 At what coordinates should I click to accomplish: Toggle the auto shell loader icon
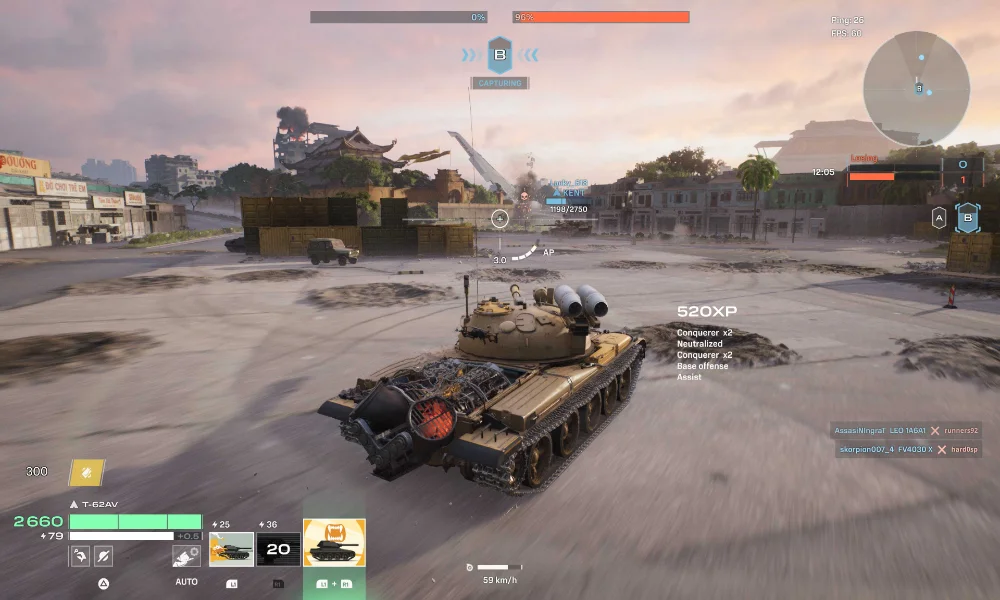tap(185, 556)
